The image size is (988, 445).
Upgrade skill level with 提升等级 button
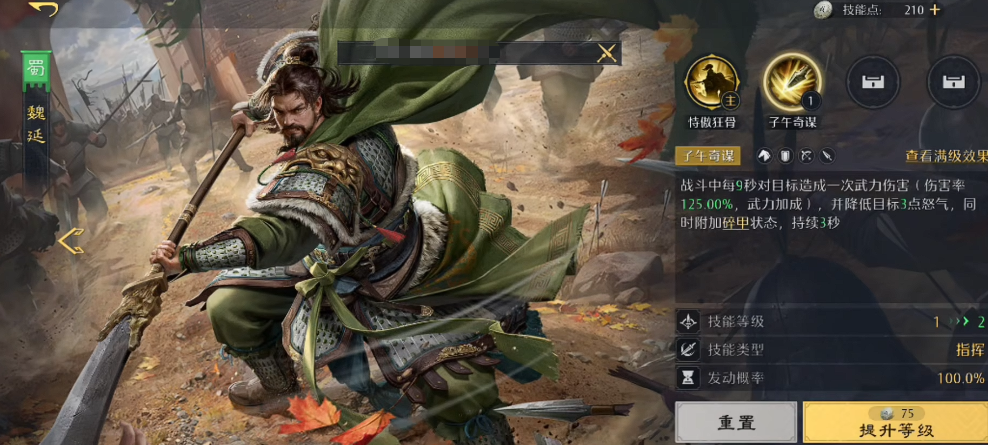click(x=894, y=423)
